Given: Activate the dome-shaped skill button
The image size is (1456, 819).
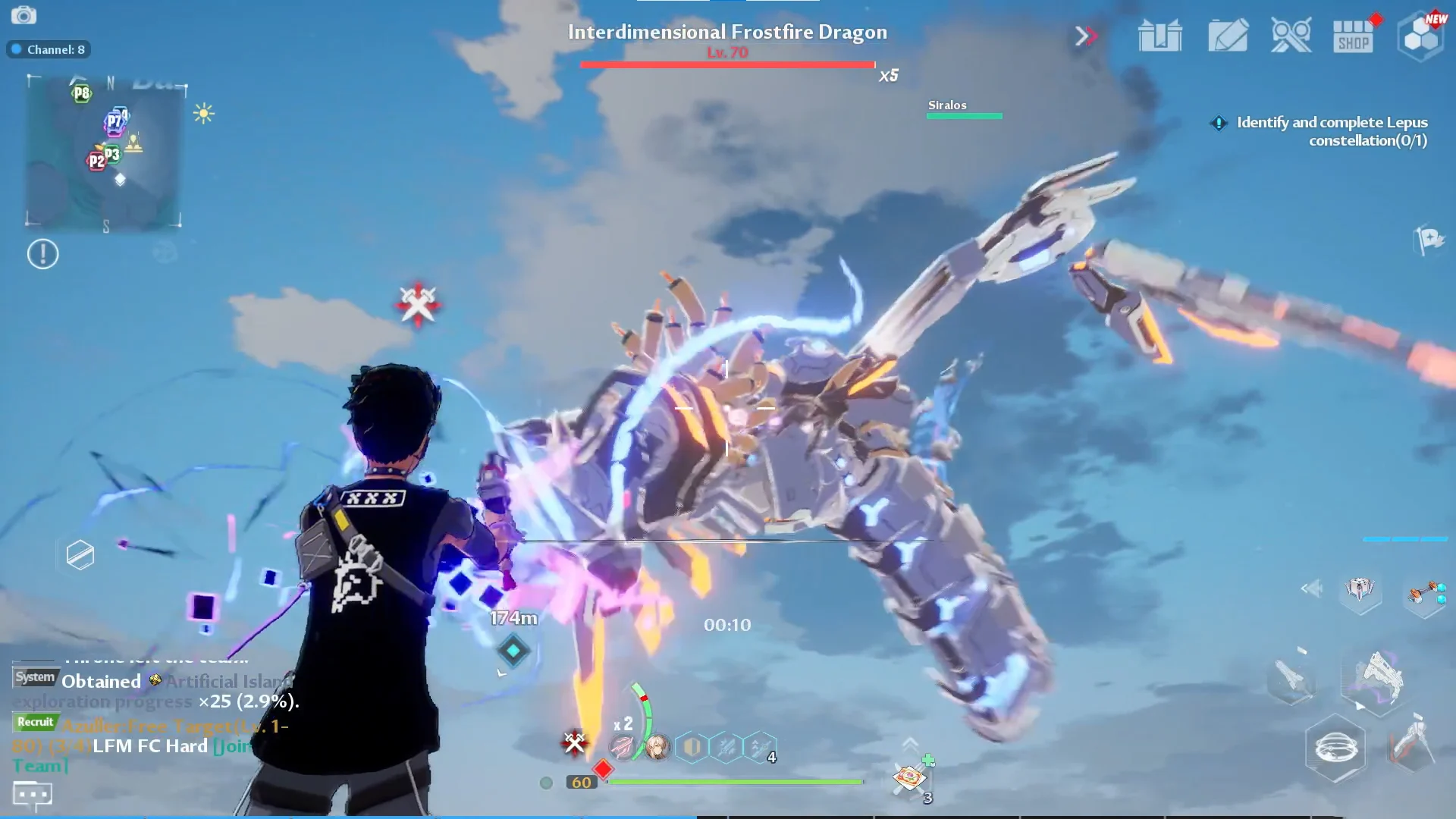Looking at the screenshot, I should pos(1335,748).
